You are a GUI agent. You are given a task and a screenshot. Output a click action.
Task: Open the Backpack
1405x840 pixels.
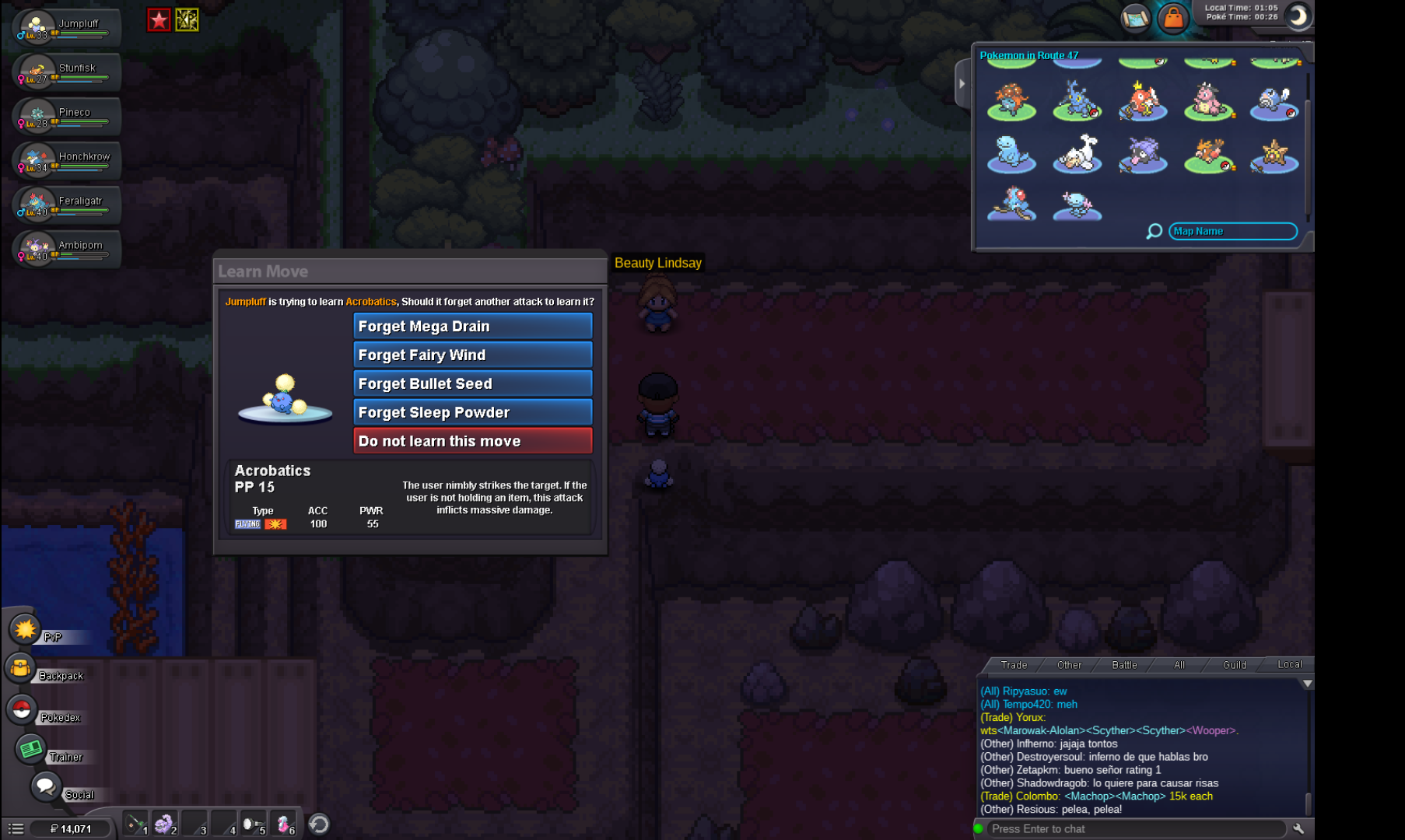[x=22, y=669]
